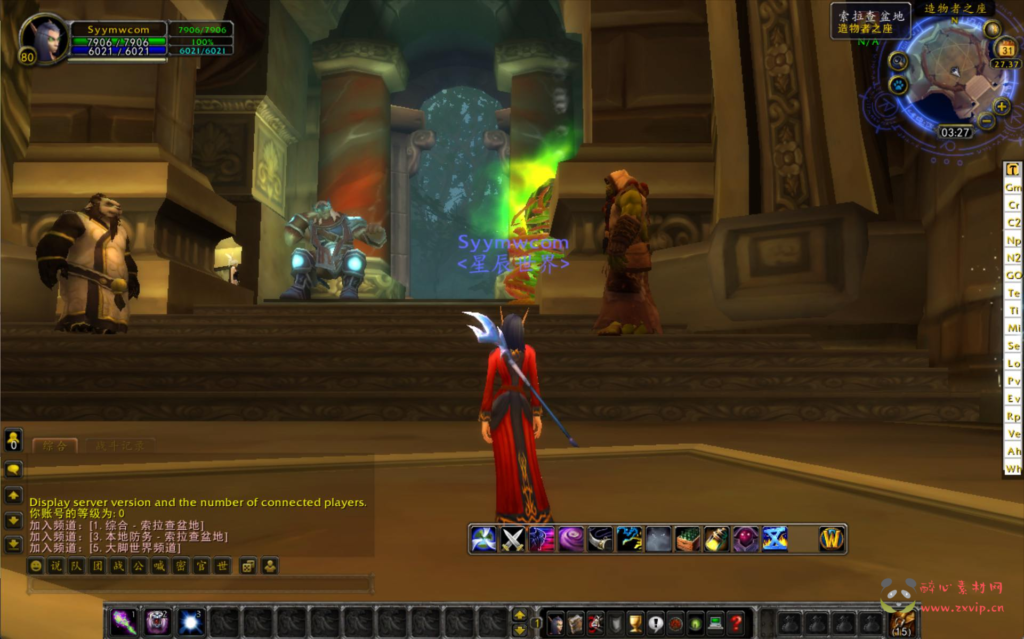Open the emote smiley face button
Viewport: 1024px width, 639px height.
coord(36,566)
